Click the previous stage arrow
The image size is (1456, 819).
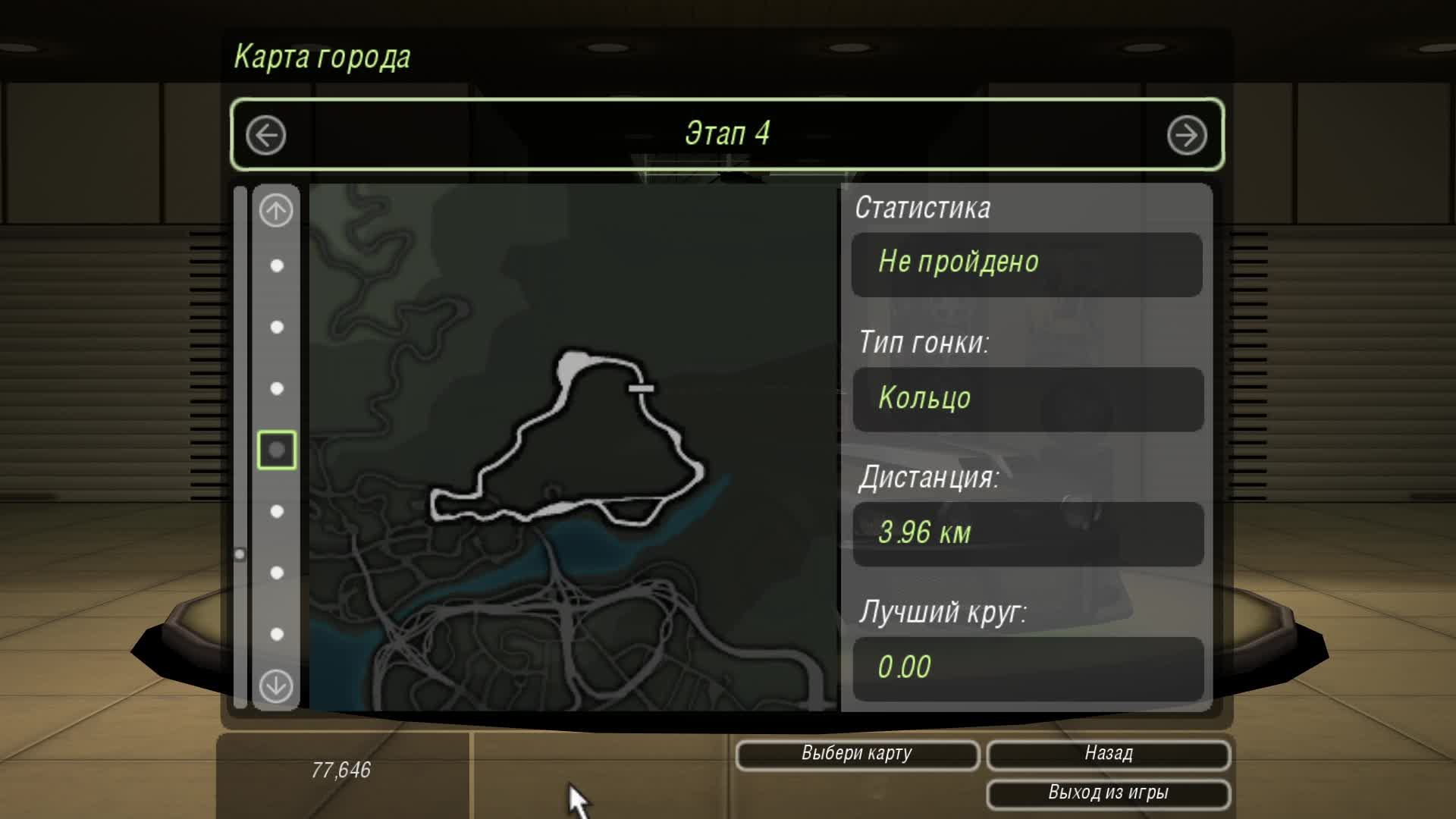coord(265,134)
